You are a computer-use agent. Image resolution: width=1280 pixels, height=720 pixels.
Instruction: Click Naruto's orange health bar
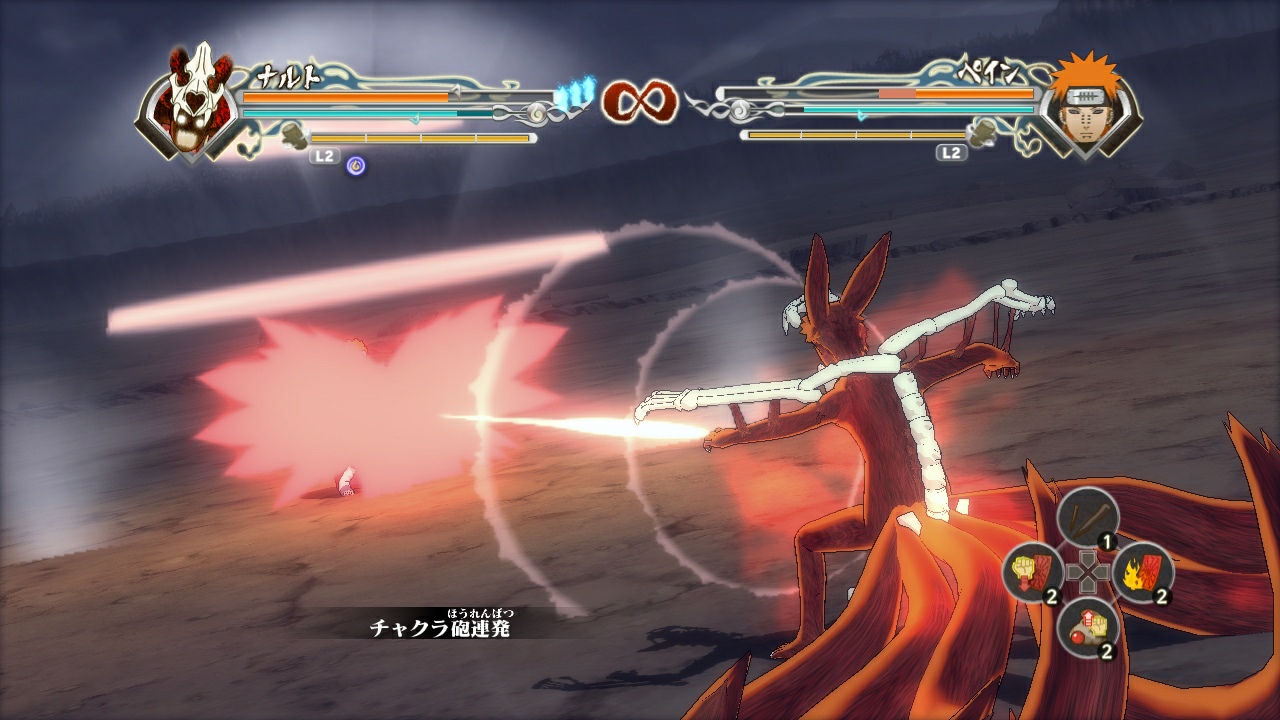[345, 97]
